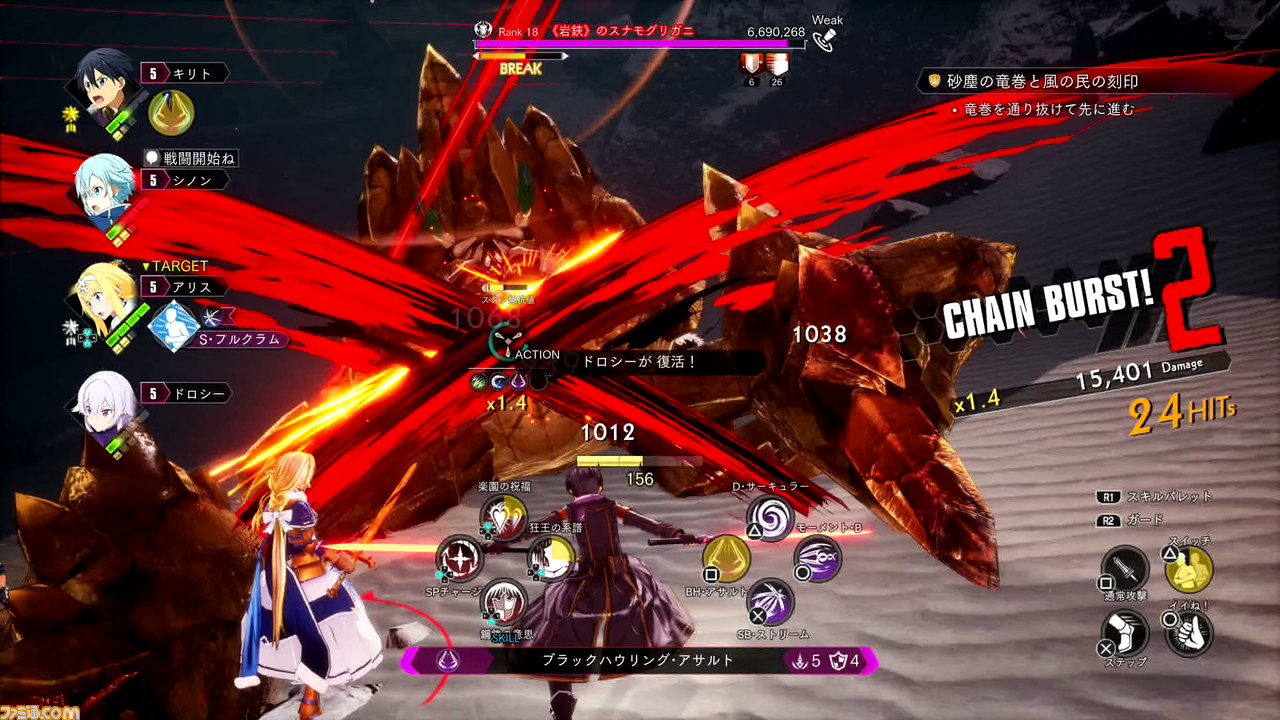Activate the SPチャージ skill
The height and width of the screenshot is (720, 1280).
coord(459,559)
